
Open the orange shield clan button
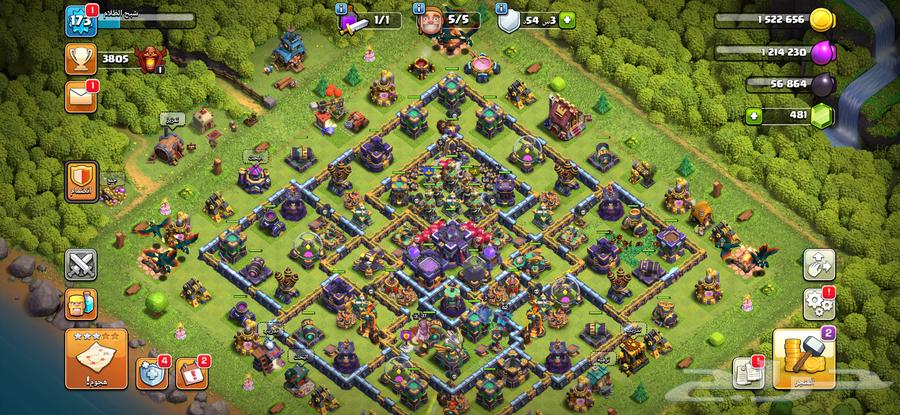(81, 181)
